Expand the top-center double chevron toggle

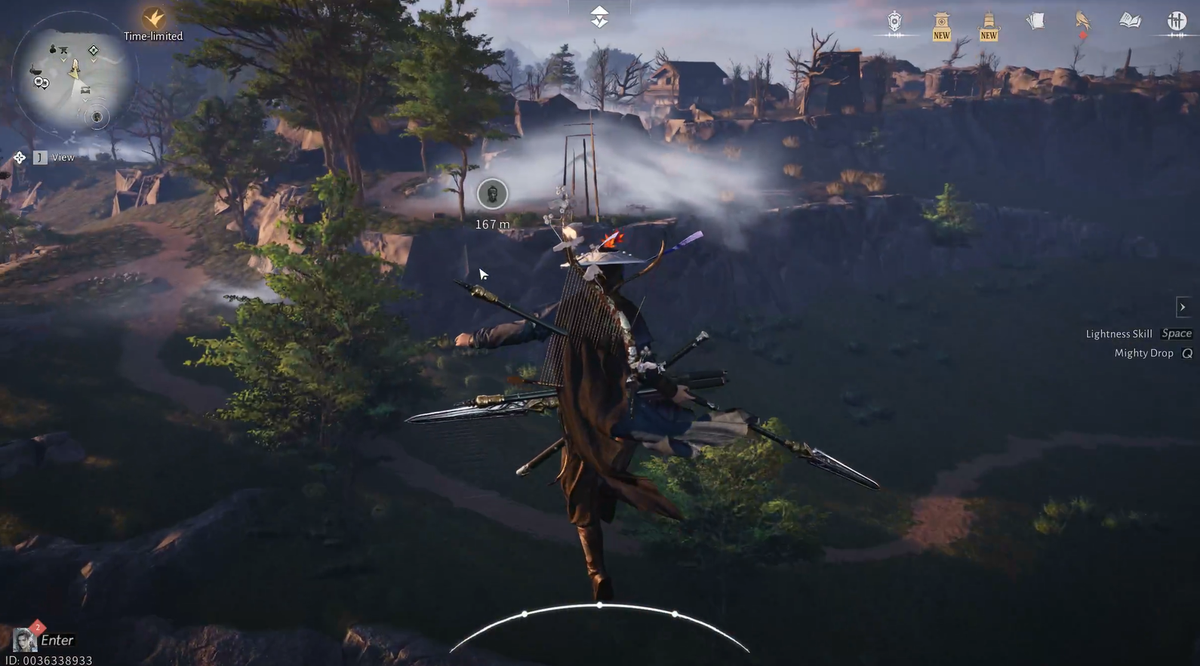point(599,16)
